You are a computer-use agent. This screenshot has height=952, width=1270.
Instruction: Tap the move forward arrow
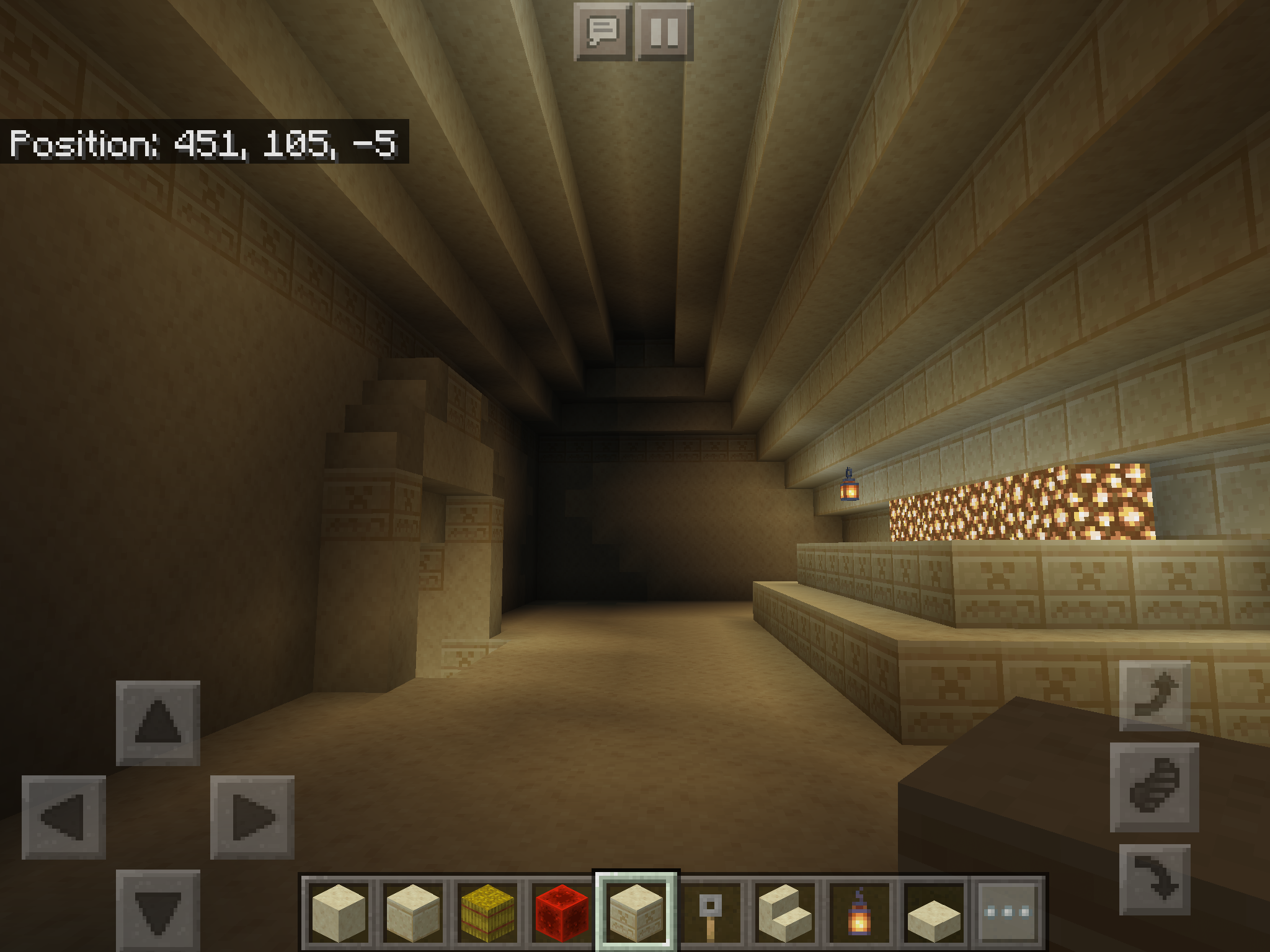[x=158, y=723]
